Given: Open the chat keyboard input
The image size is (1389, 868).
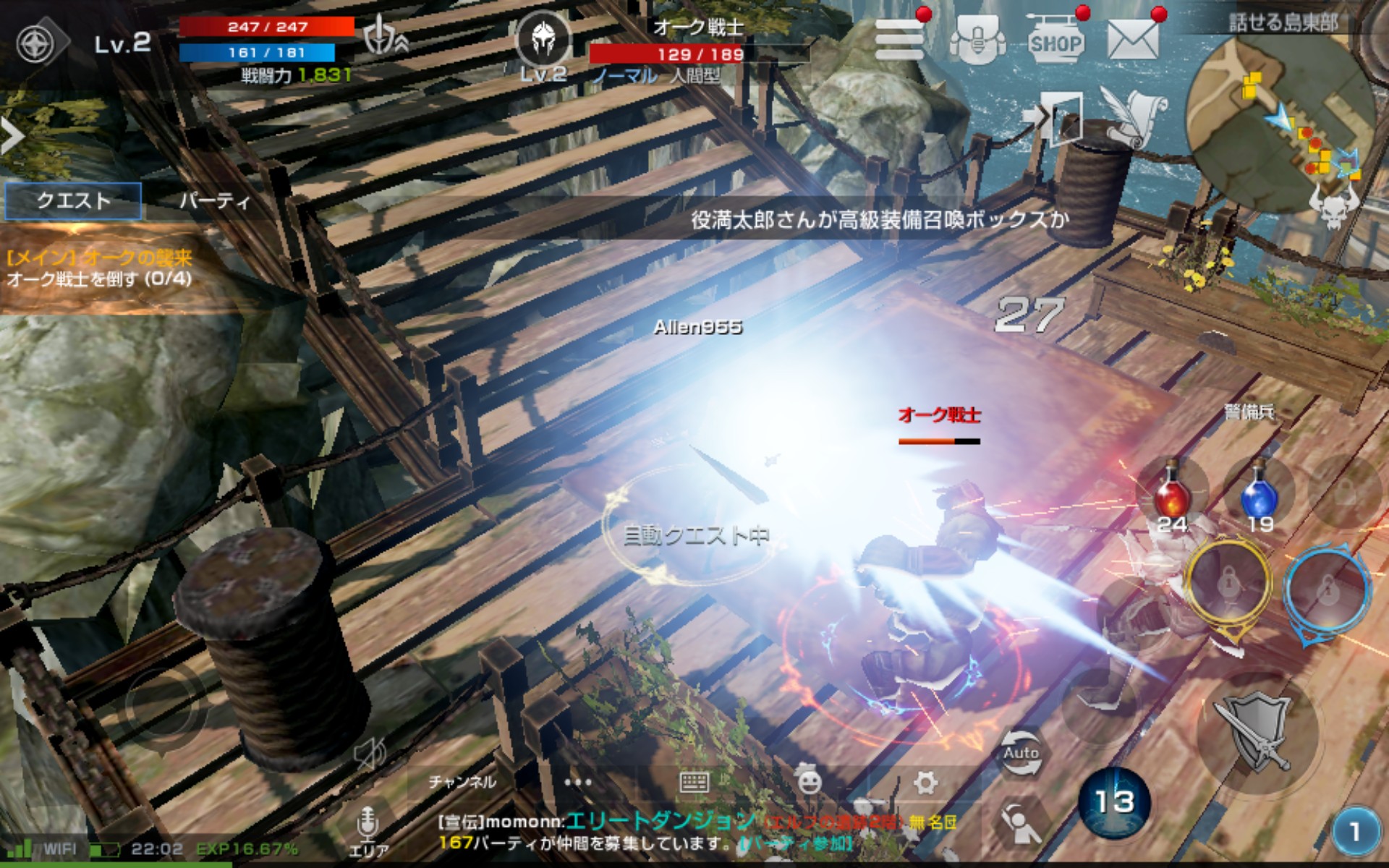Looking at the screenshot, I should pos(694,782).
